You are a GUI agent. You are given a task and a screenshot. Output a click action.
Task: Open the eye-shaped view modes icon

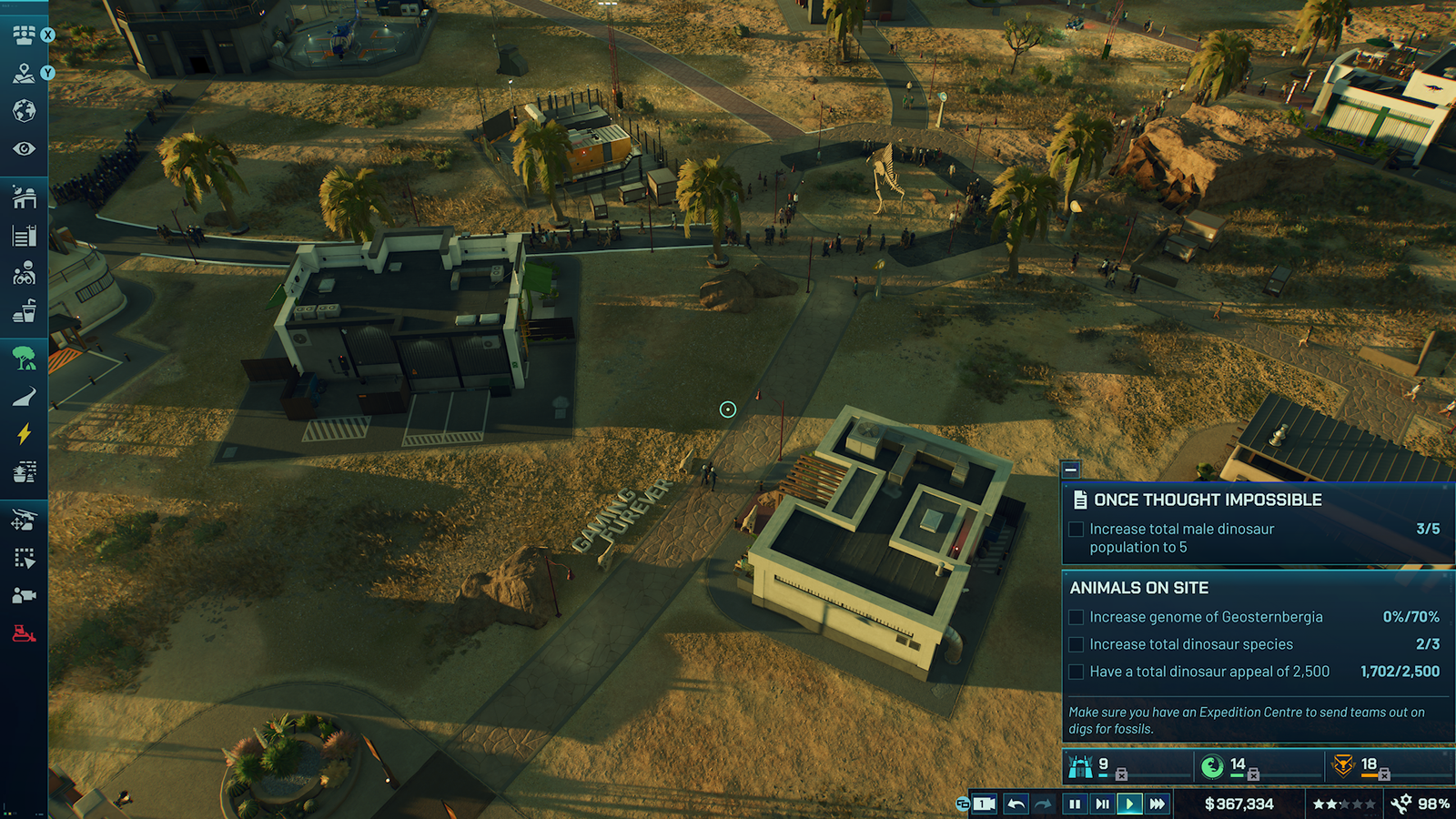[24, 148]
